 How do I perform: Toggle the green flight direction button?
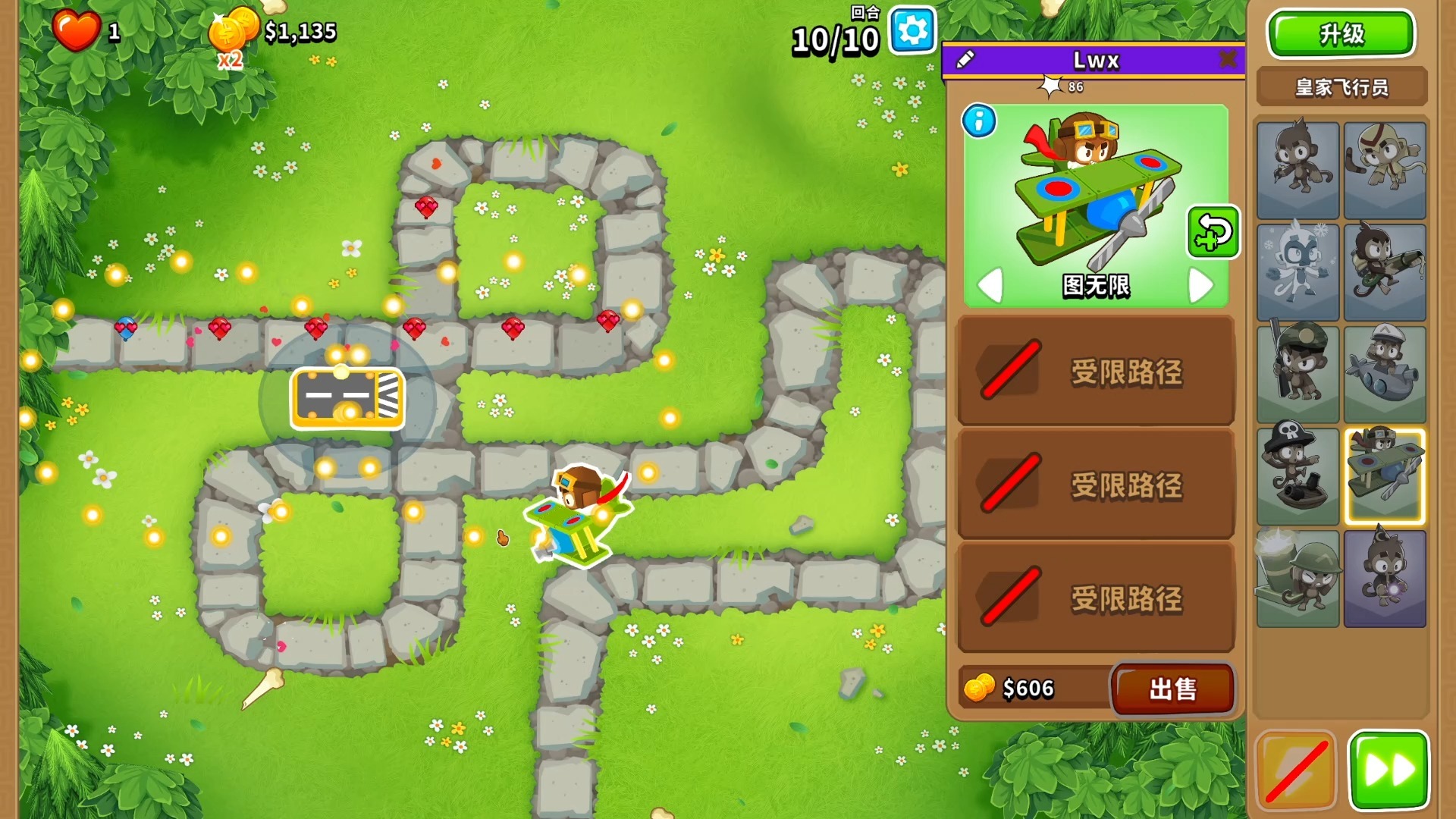click(1213, 232)
